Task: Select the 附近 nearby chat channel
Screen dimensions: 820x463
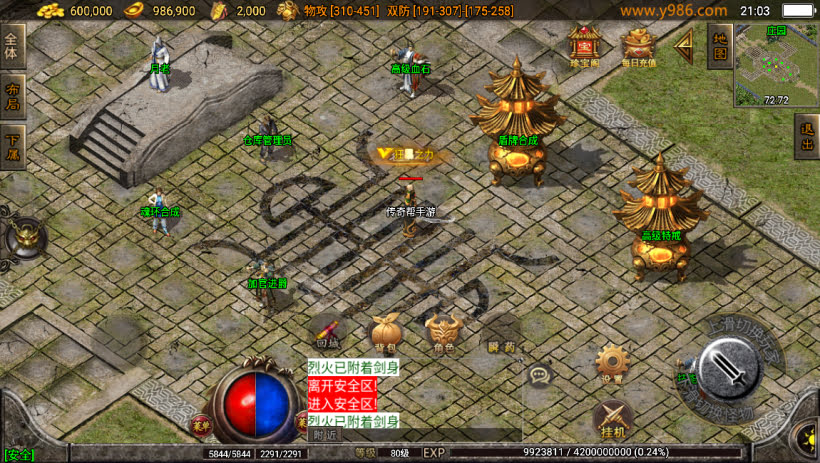Action: point(324,434)
